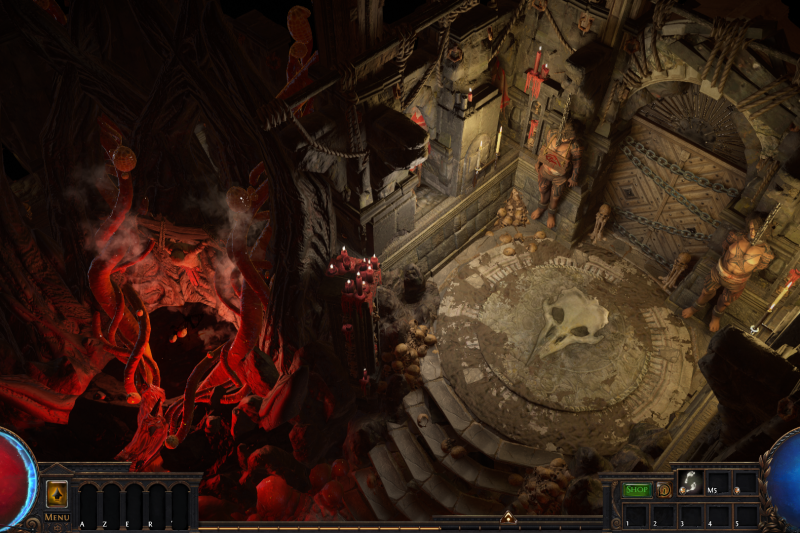Click the round coin icon beside Shop
The width and height of the screenshot is (800, 533).
click(x=663, y=490)
